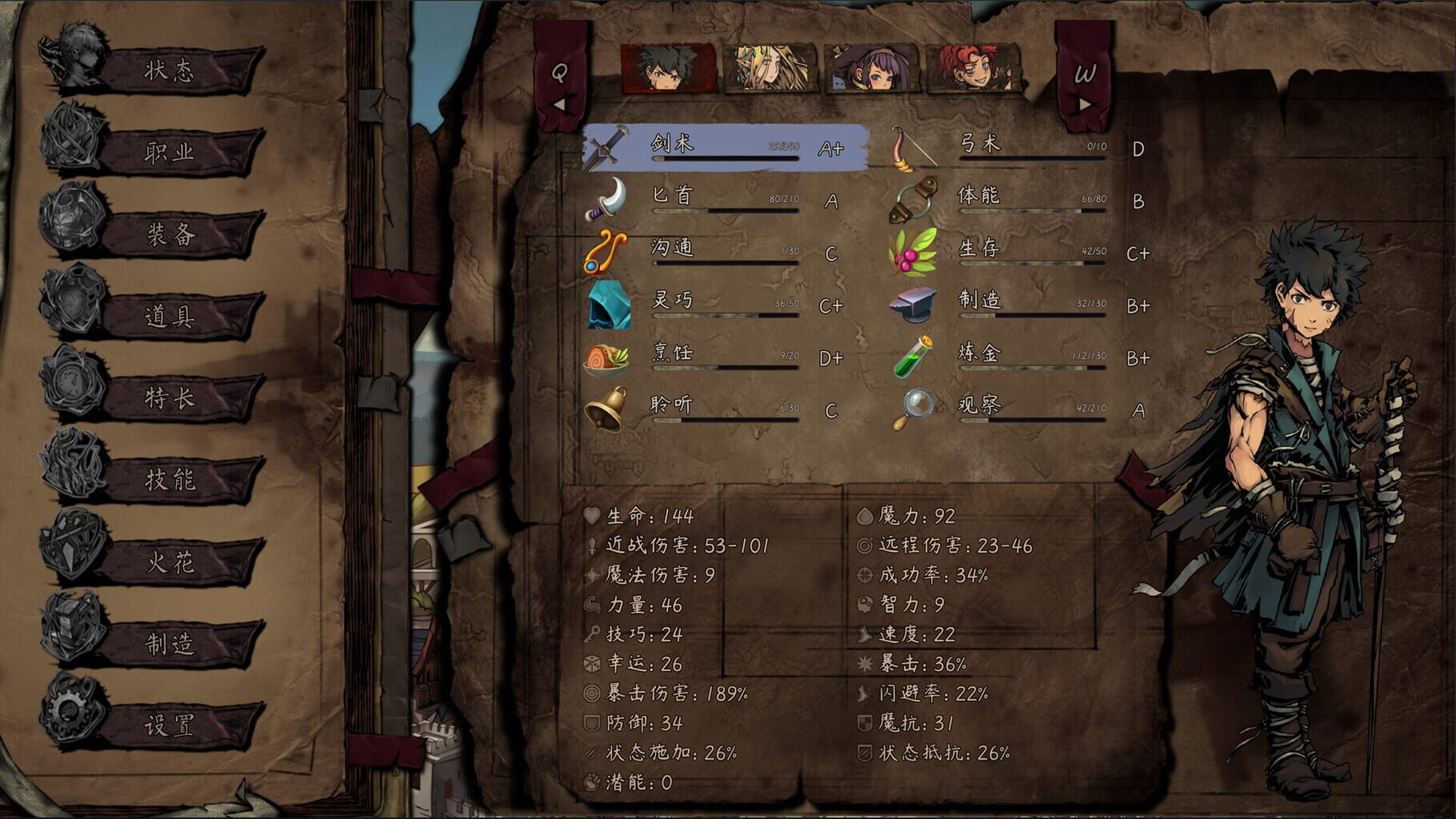The image size is (1456, 819).
Task: Toggle the highlighted 剑术 skill row selection
Action: [x=720, y=149]
